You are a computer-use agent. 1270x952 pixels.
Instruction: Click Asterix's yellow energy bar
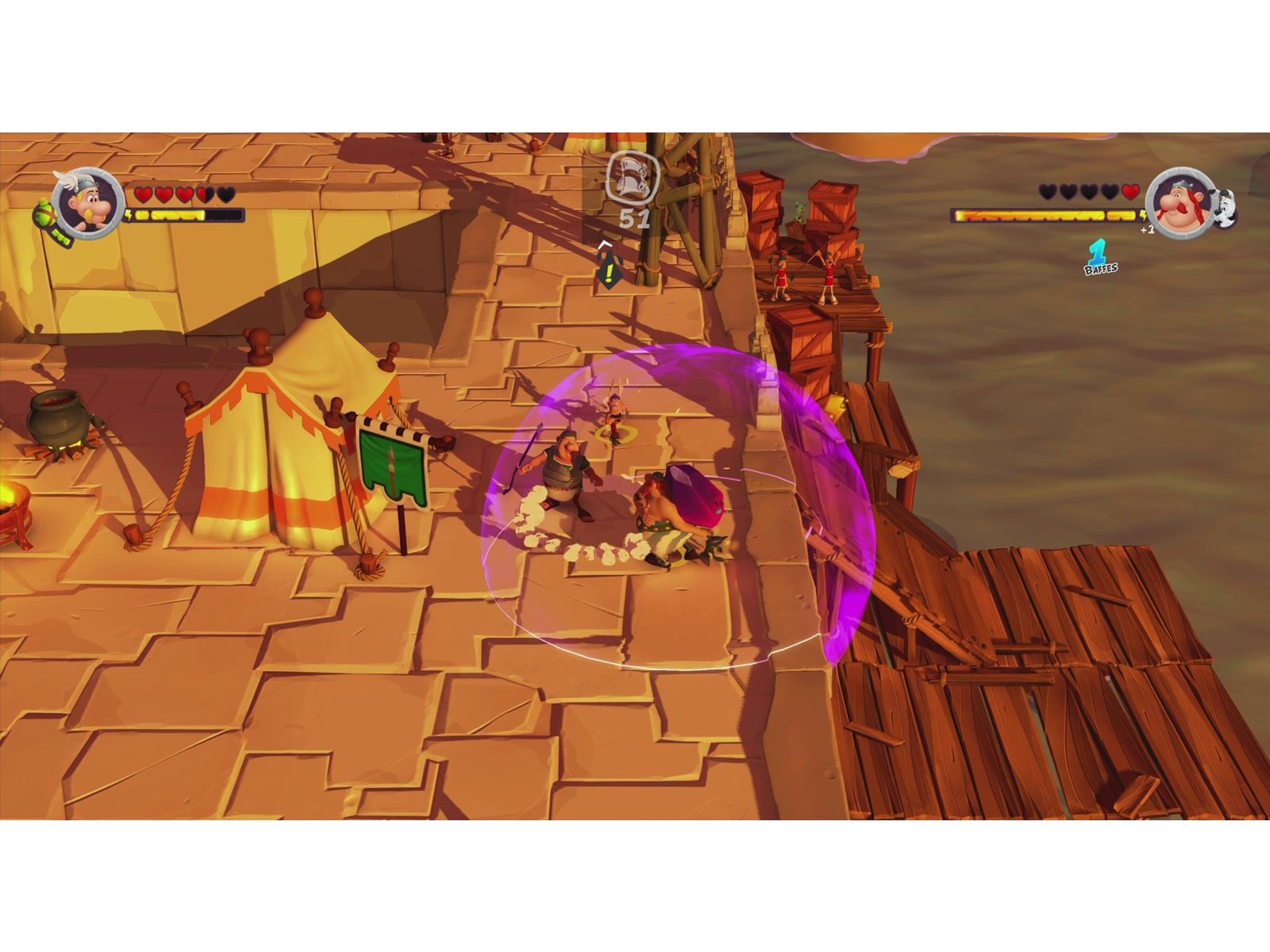[x=171, y=214]
